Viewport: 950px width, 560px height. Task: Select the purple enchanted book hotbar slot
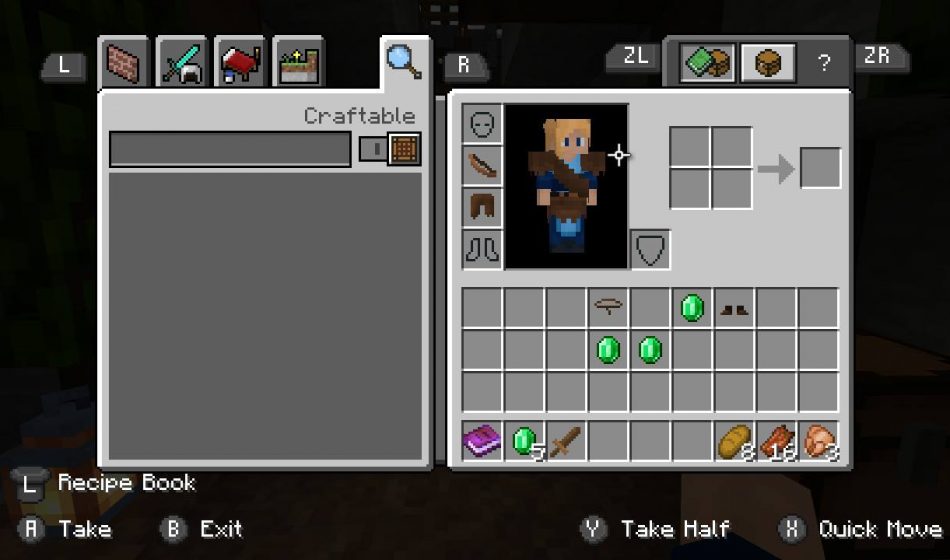coord(482,441)
